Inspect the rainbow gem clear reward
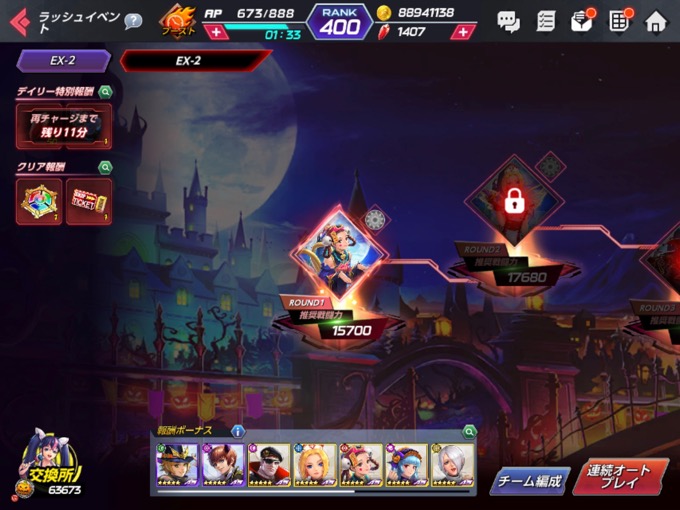This screenshot has width=680, height=510. pyautogui.click(x=40, y=201)
